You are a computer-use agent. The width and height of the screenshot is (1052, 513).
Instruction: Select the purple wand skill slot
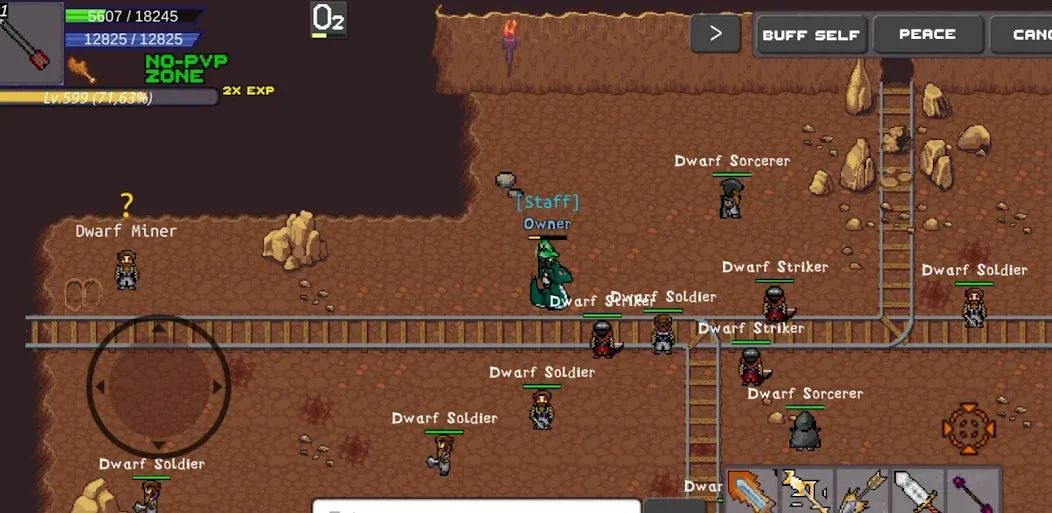point(971,492)
